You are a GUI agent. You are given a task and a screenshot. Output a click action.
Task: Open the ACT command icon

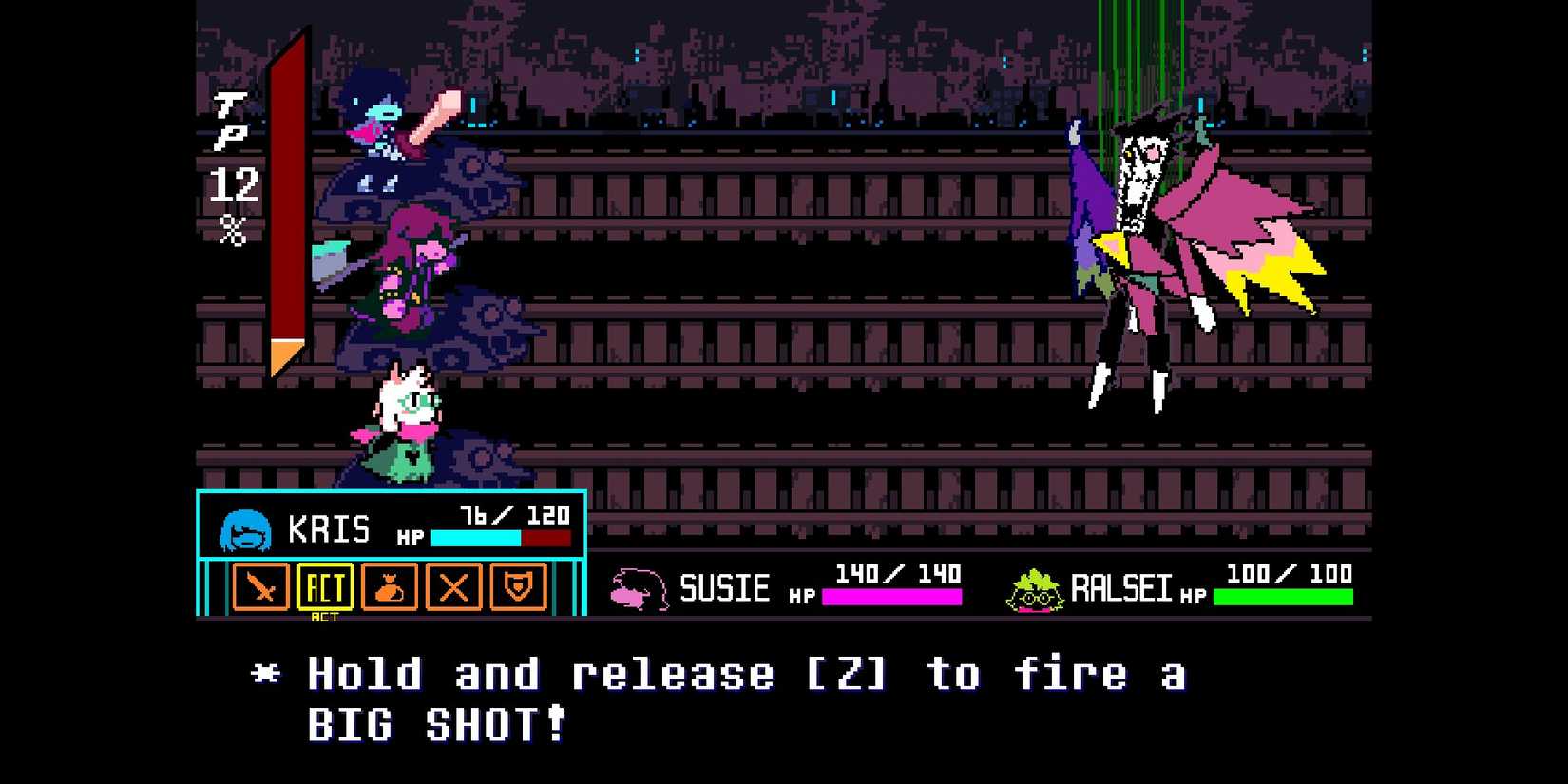pos(326,587)
